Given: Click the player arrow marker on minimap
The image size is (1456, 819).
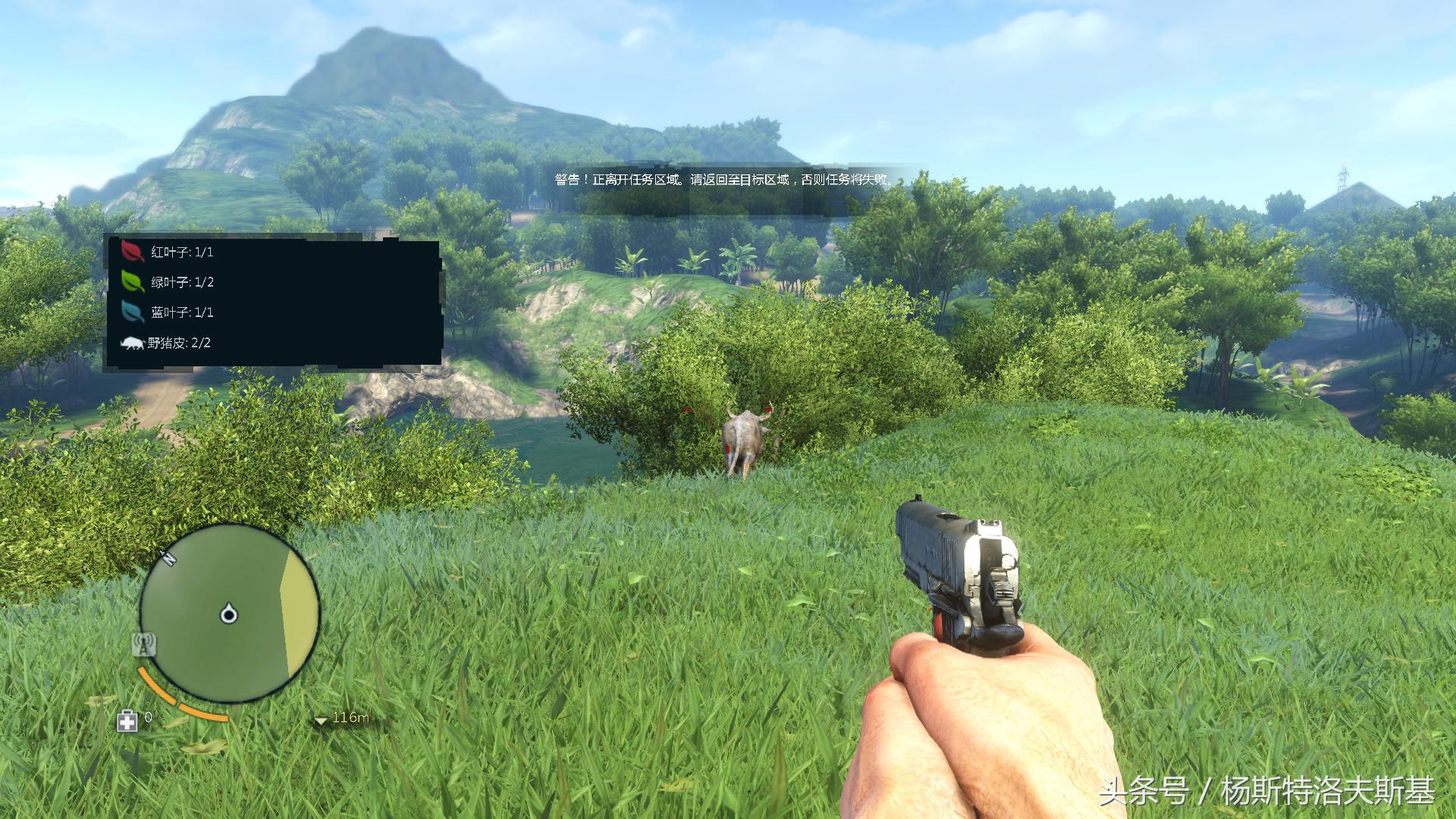Looking at the screenshot, I should click(228, 613).
